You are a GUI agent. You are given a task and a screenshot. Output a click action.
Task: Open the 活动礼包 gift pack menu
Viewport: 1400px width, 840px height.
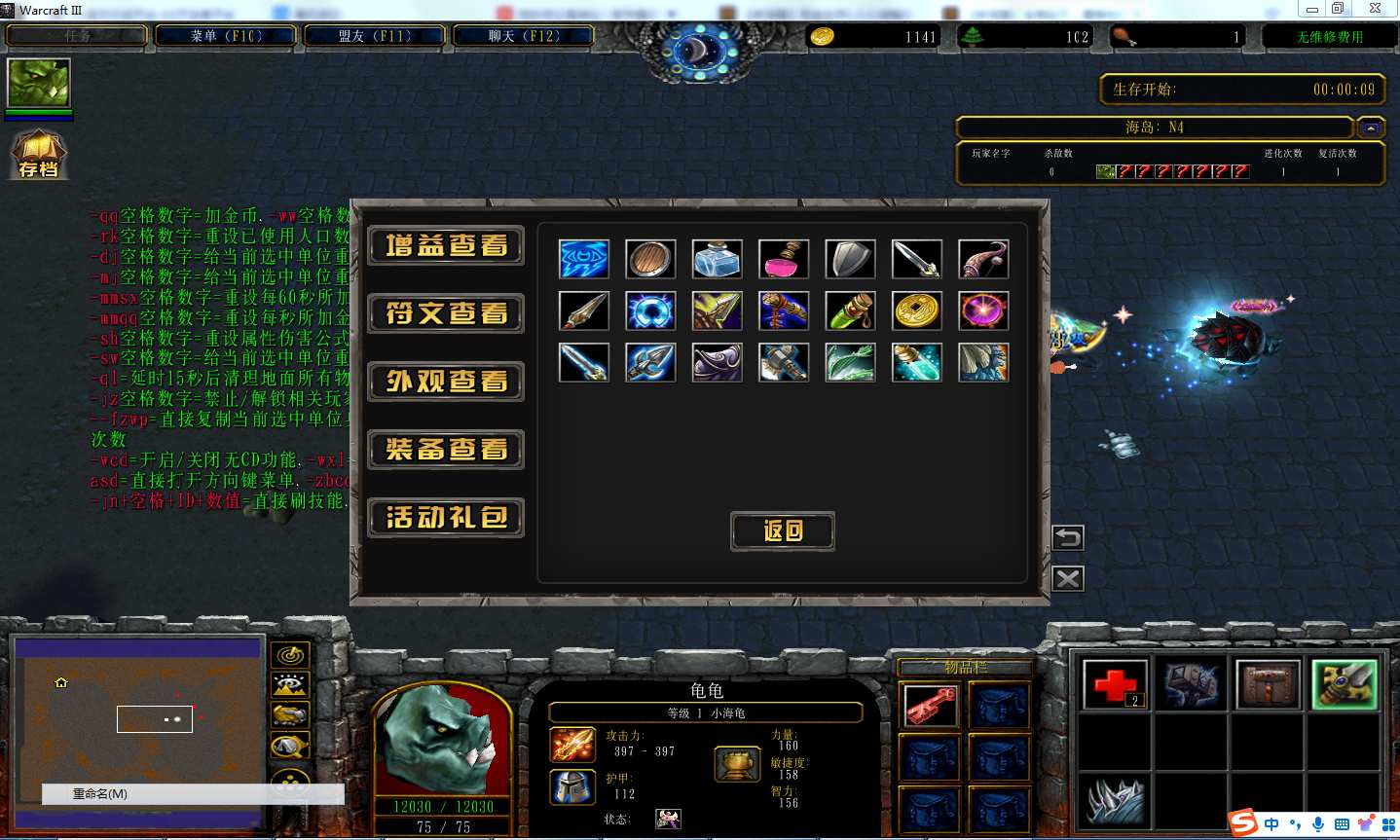[x=446, y=518]
